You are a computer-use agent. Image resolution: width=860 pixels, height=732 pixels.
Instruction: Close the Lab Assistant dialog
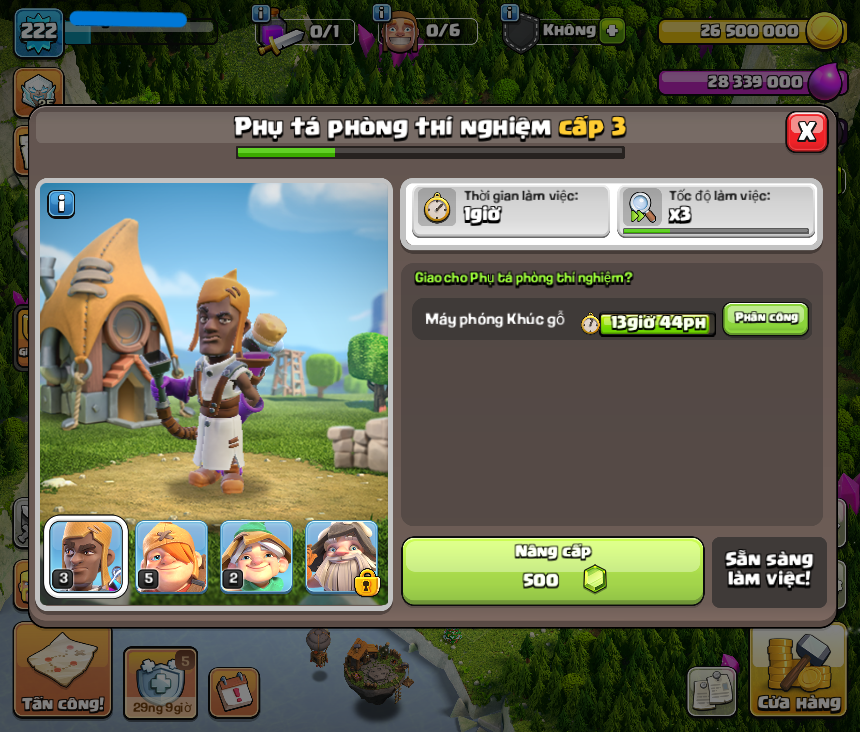pos(806,131)
